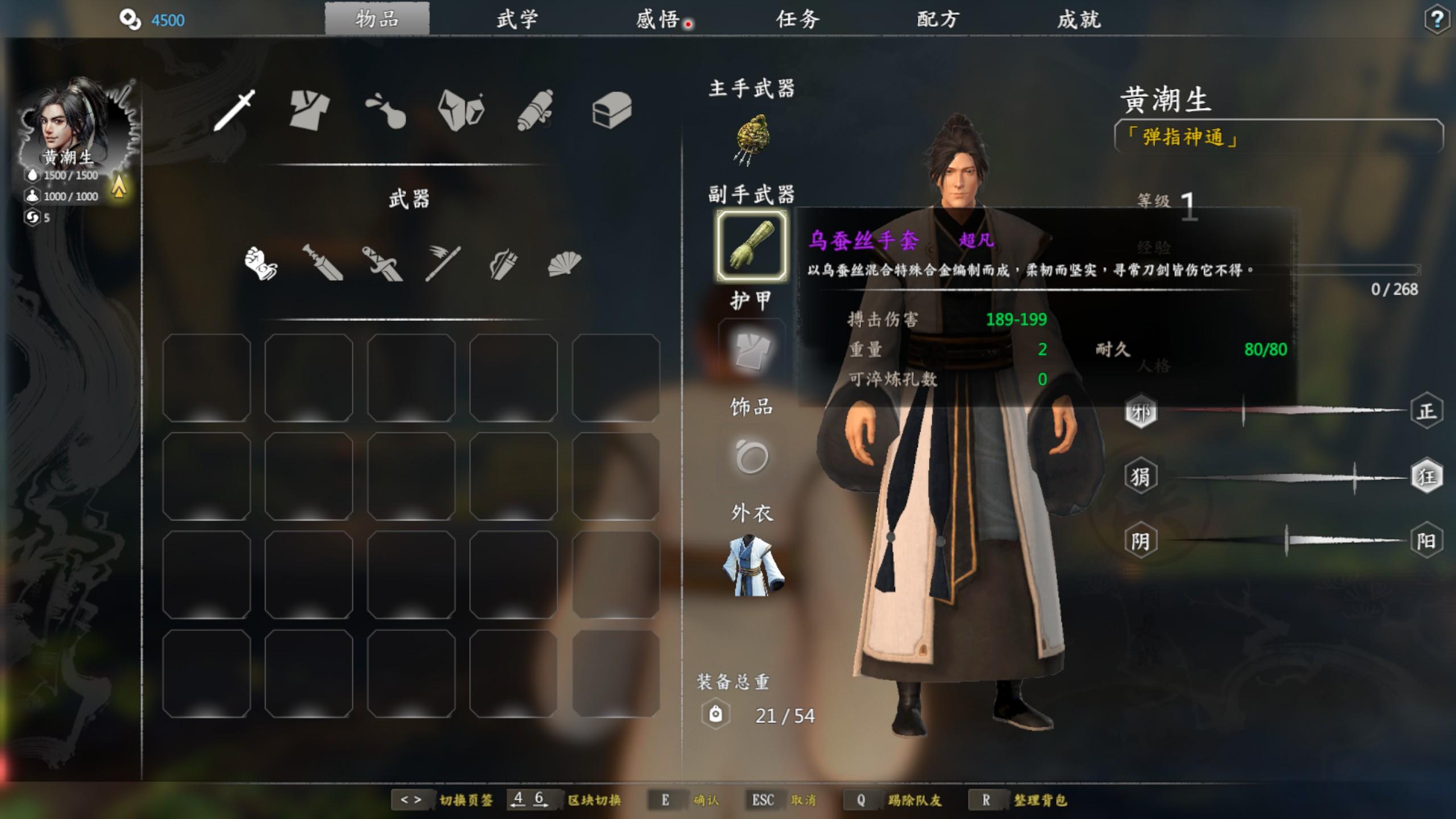Open the ore materials category icon

tap(461, 110)
